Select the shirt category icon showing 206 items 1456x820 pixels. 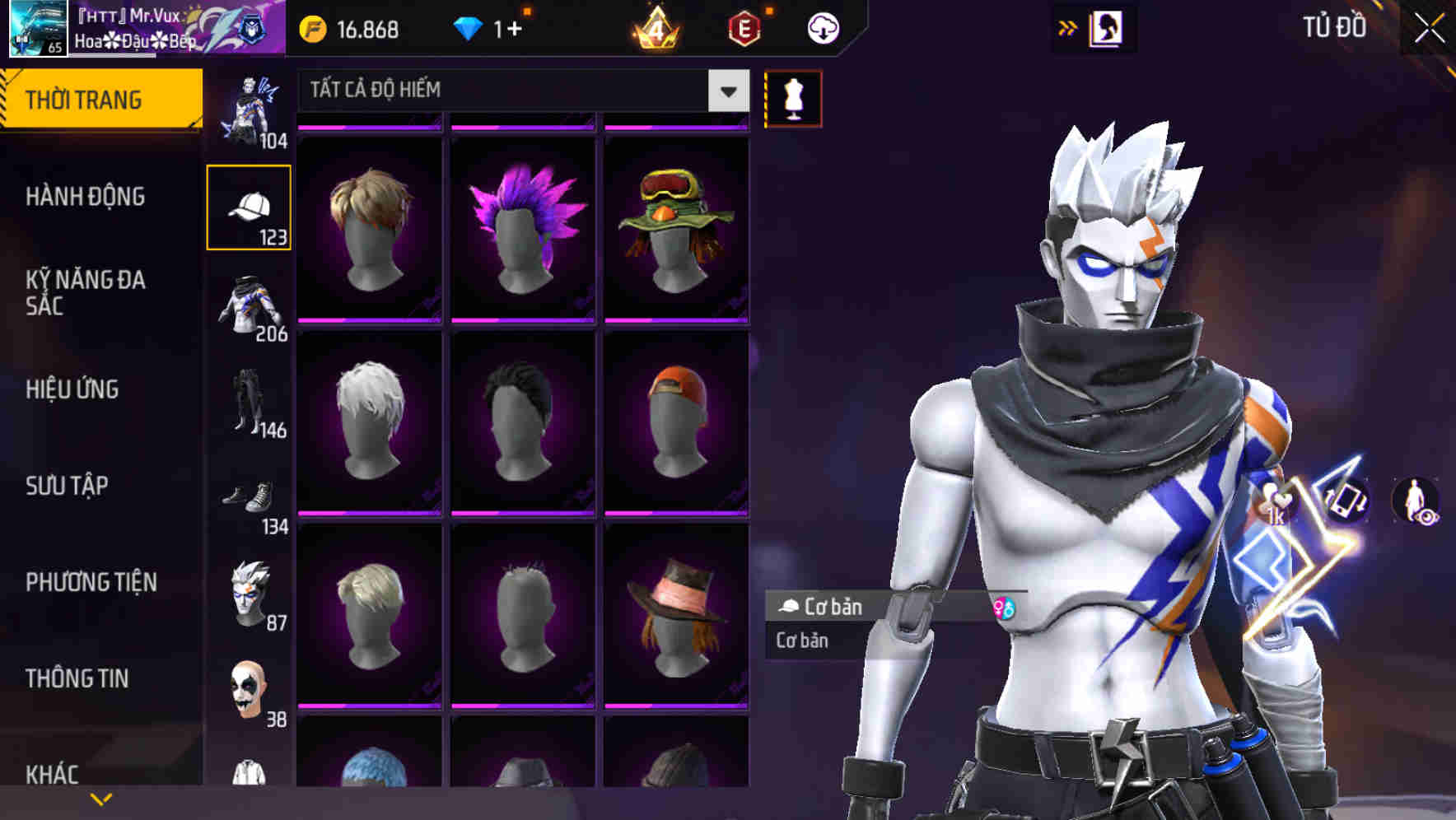pos(248,305)
